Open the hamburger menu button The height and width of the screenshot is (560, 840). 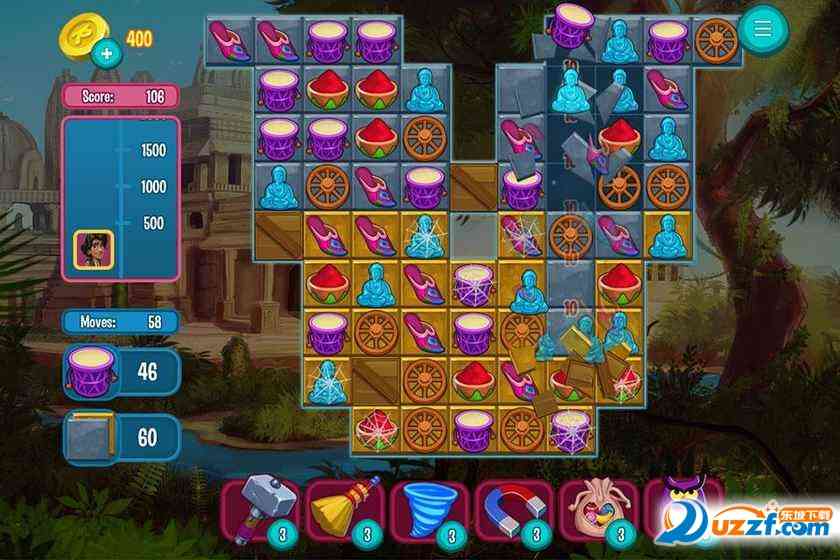pos(763,29)
